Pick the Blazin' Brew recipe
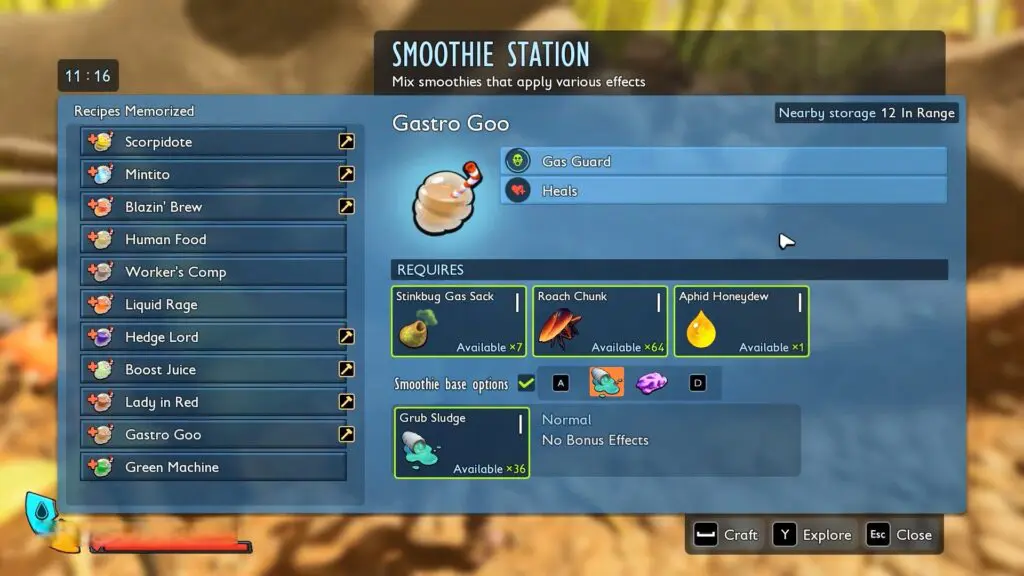 (213, 207)
